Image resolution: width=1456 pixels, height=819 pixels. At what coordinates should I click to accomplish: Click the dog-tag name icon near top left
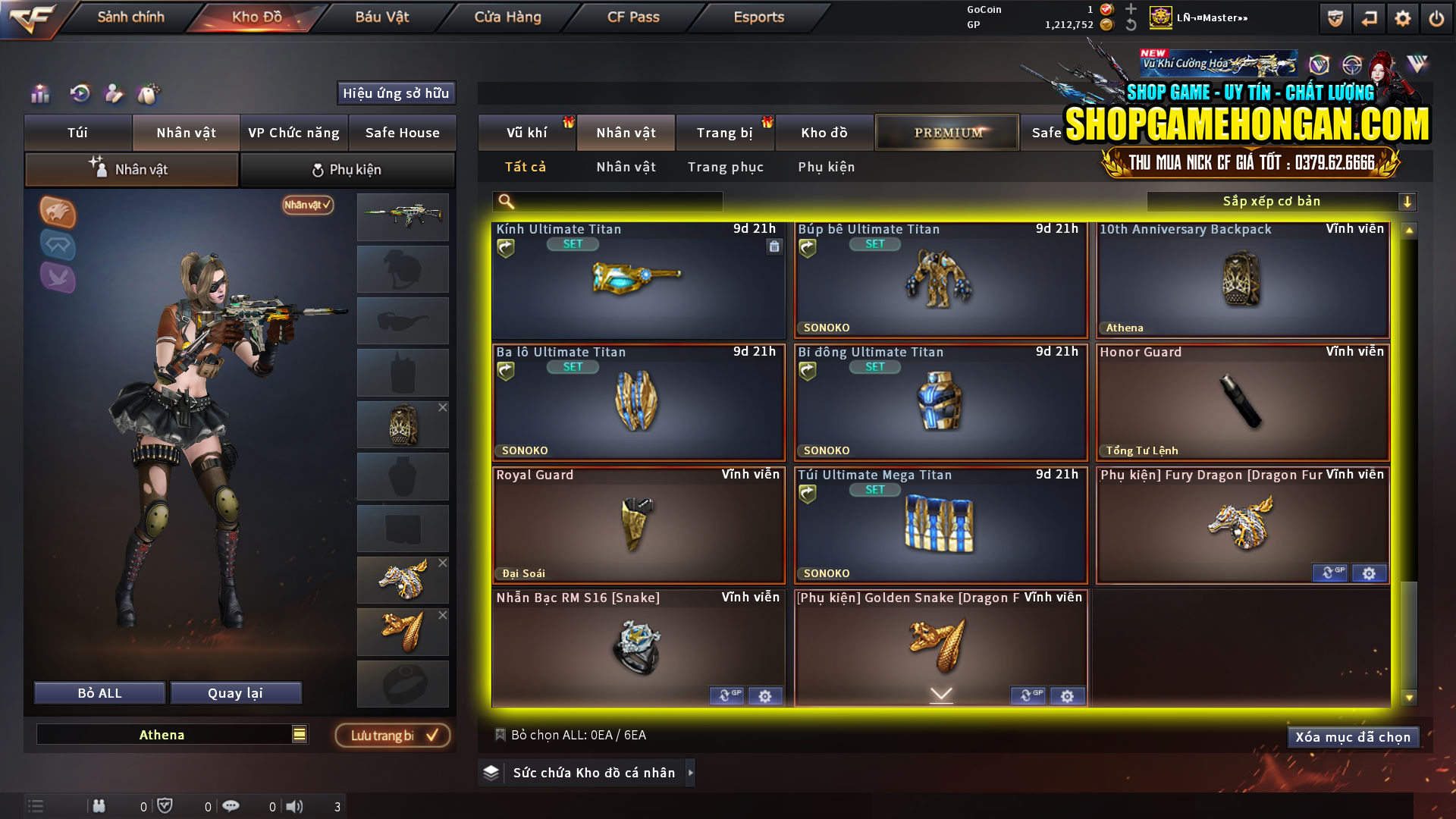pos(149,93)
